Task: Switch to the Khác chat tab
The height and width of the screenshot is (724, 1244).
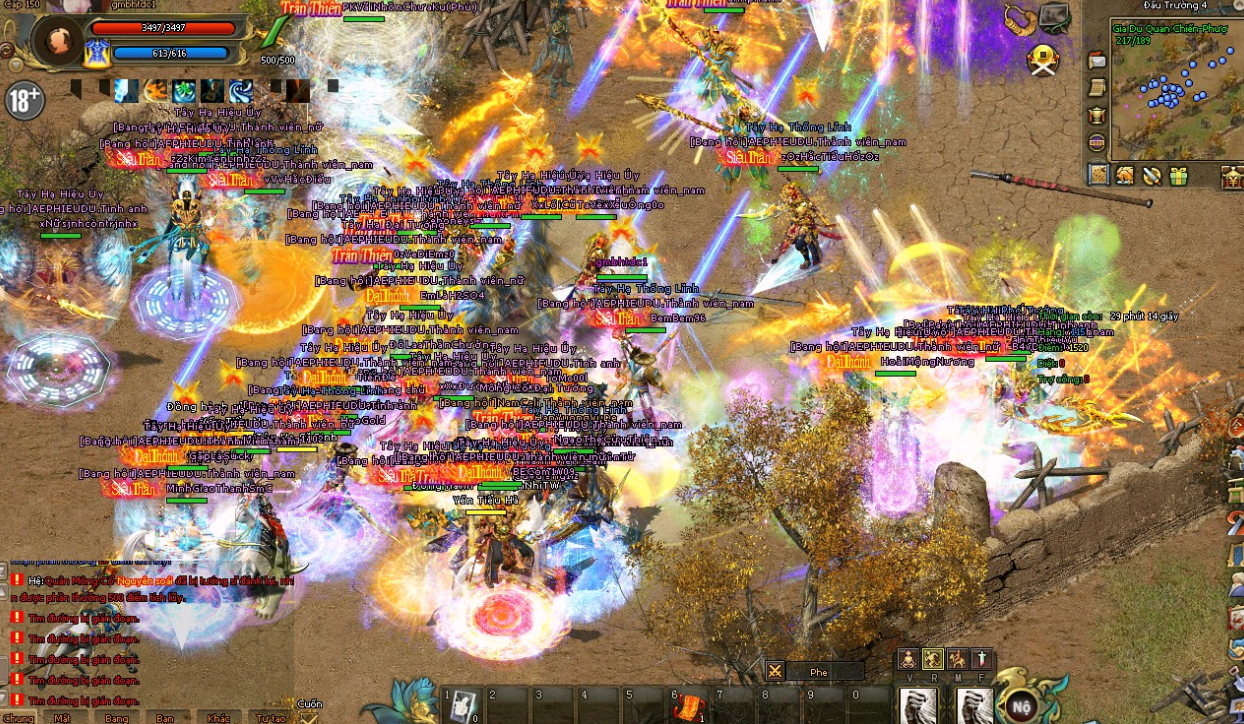Action: click(x=218, y=718)
